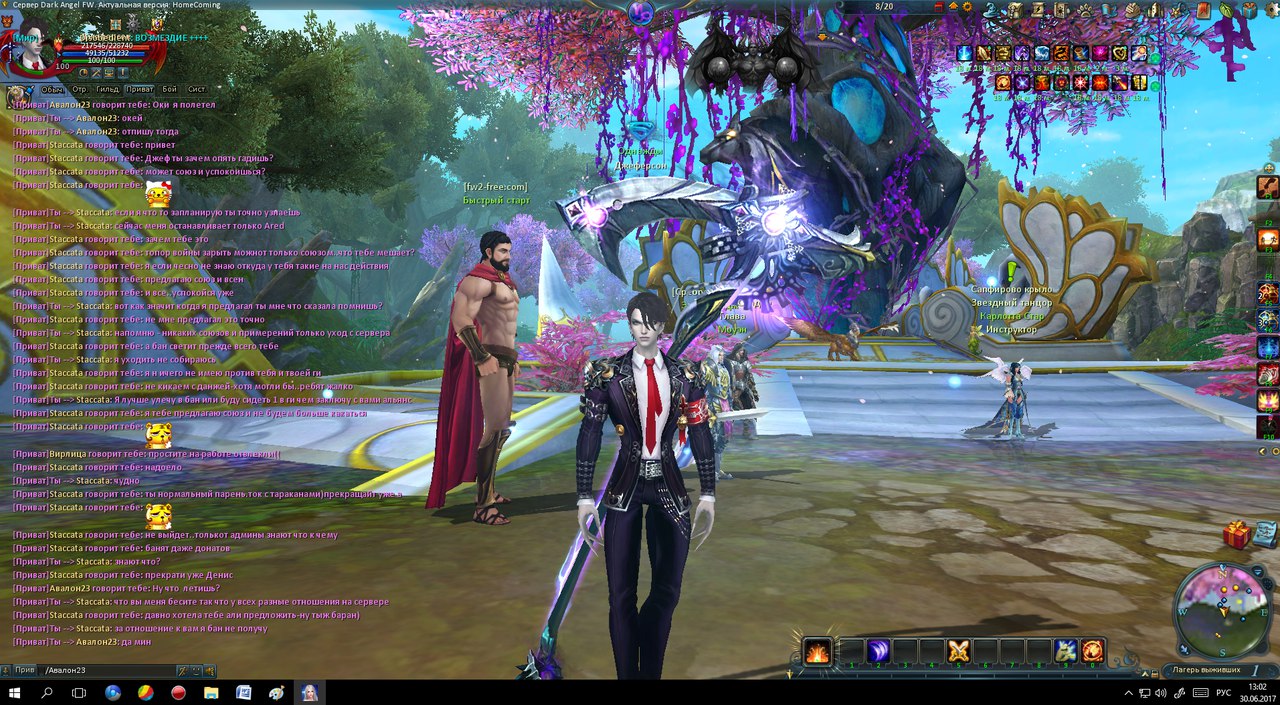This screenshot has width=1280, height=705.
Task: Switch to the Отр. chat tab
Action: pyautogui.click(x=78, y=89)
